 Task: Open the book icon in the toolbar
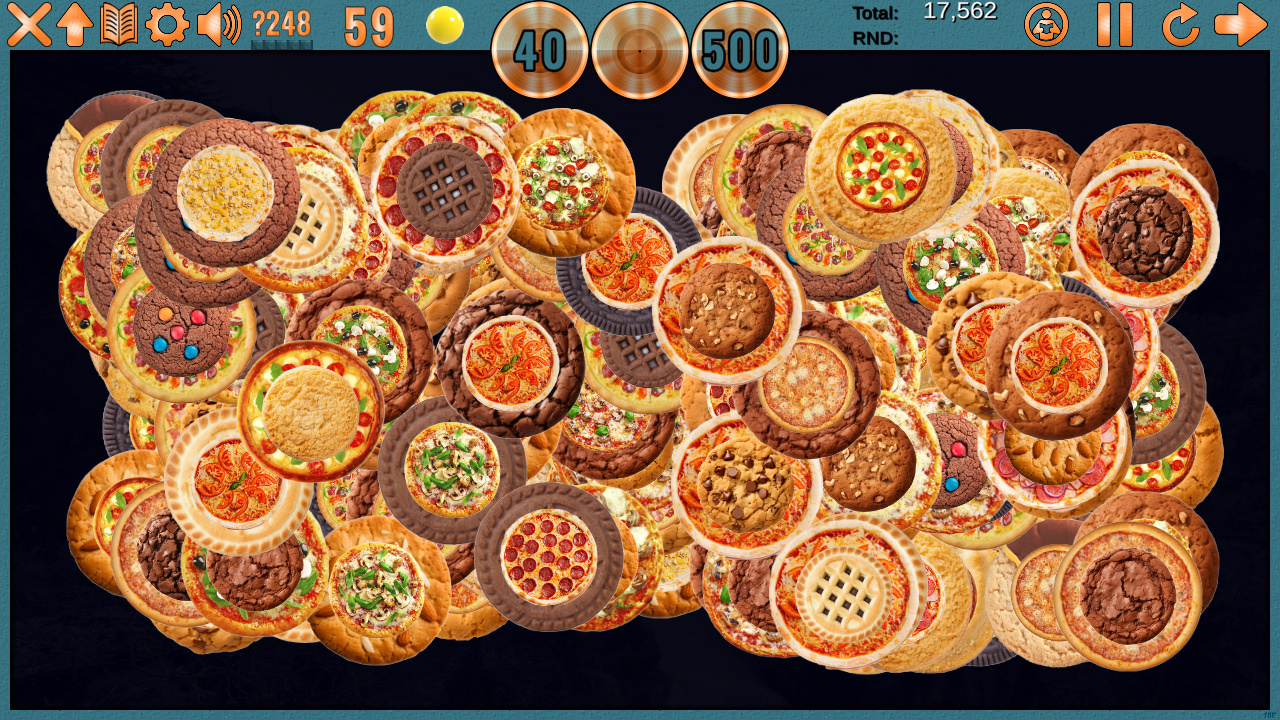pyautogui.click(x=119, y=24)
